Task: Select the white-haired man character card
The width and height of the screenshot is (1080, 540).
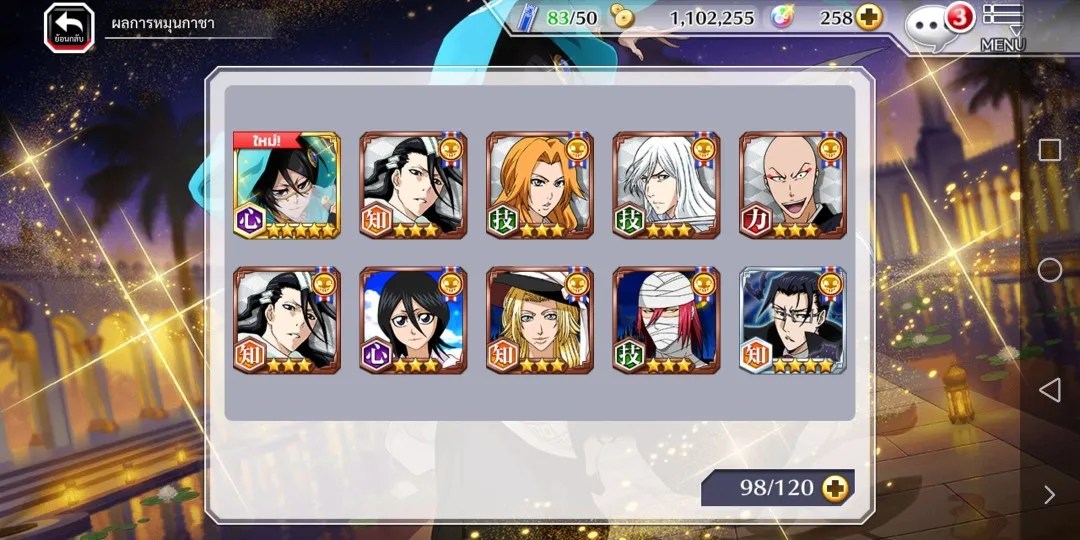Action: (x=666, y=185)
